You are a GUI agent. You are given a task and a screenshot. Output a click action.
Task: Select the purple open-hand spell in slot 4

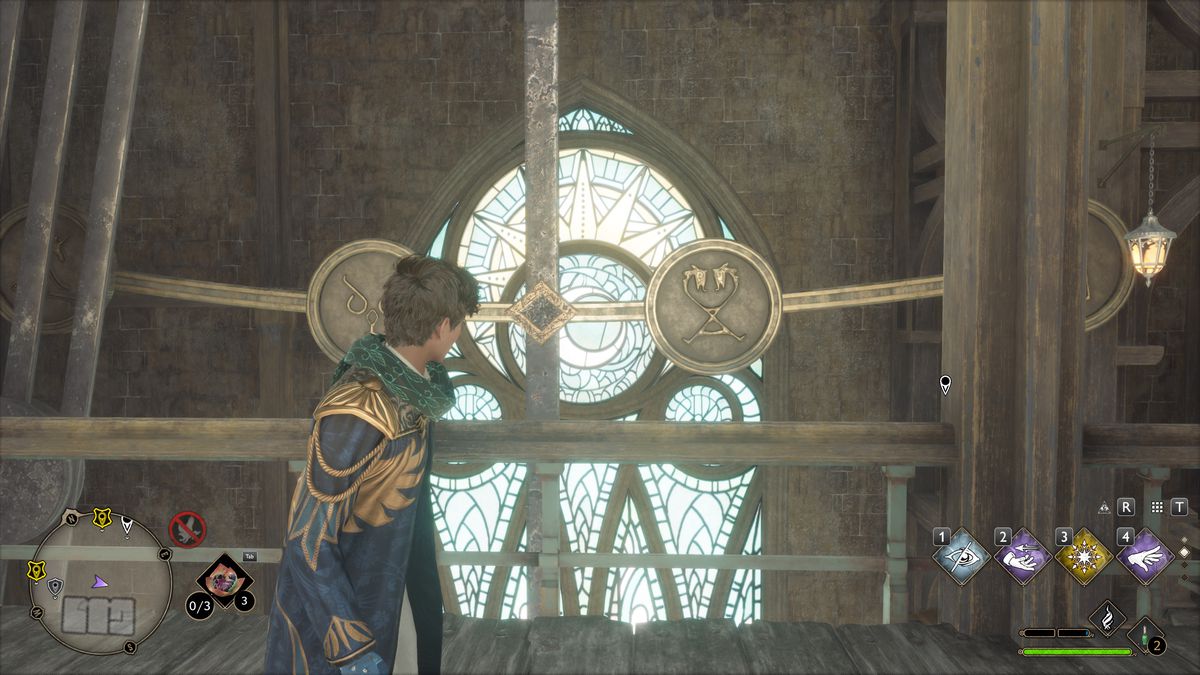[1145, 556]
